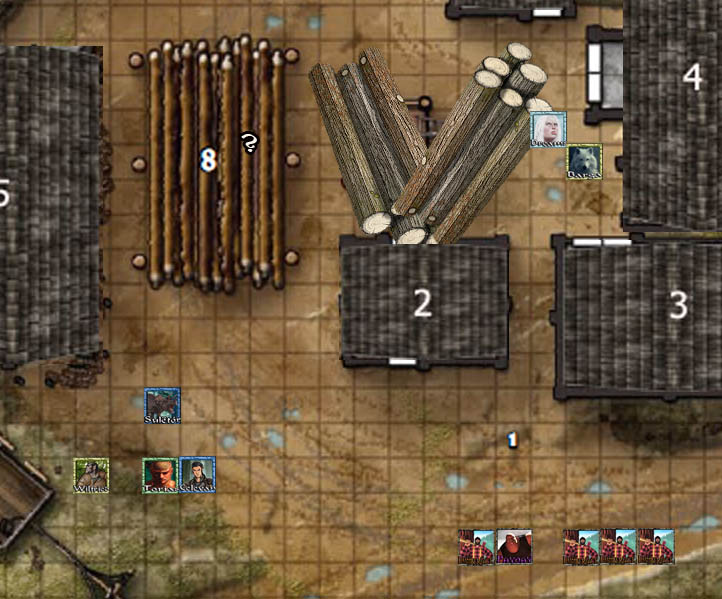Viewport: 722px width, 599px height.
Task: Select the white-haired character token
Action: (x=548, y=129)
